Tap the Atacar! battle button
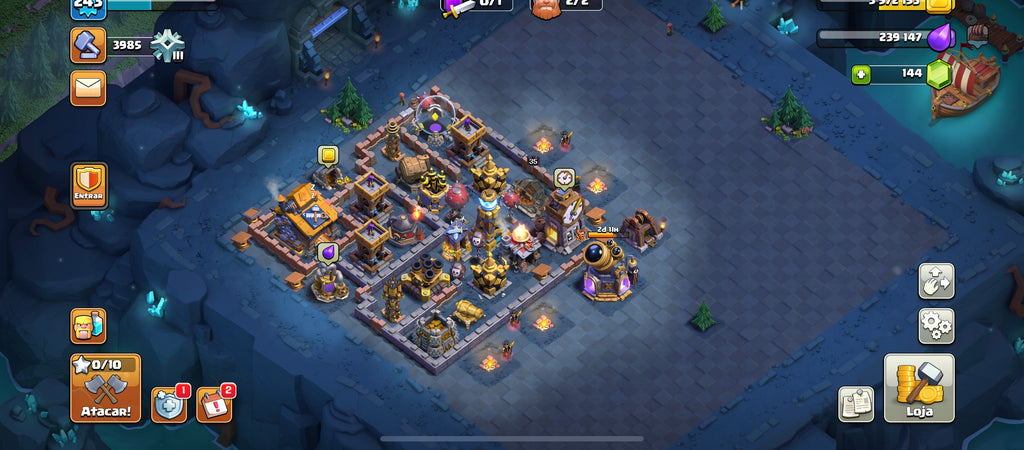Screen dimensions: 1024x450 105,388
